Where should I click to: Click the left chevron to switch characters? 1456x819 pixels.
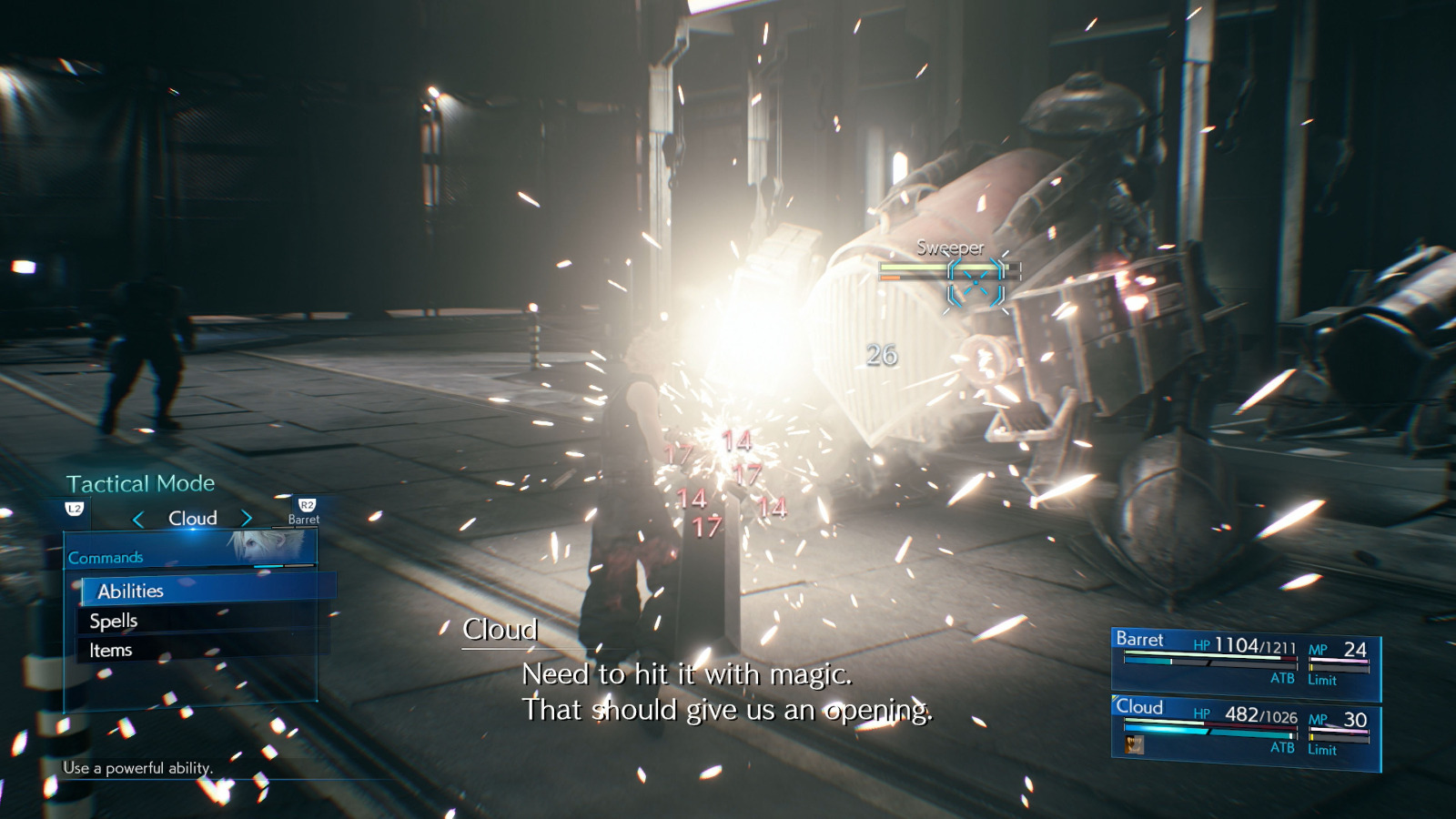coord(138,517)
